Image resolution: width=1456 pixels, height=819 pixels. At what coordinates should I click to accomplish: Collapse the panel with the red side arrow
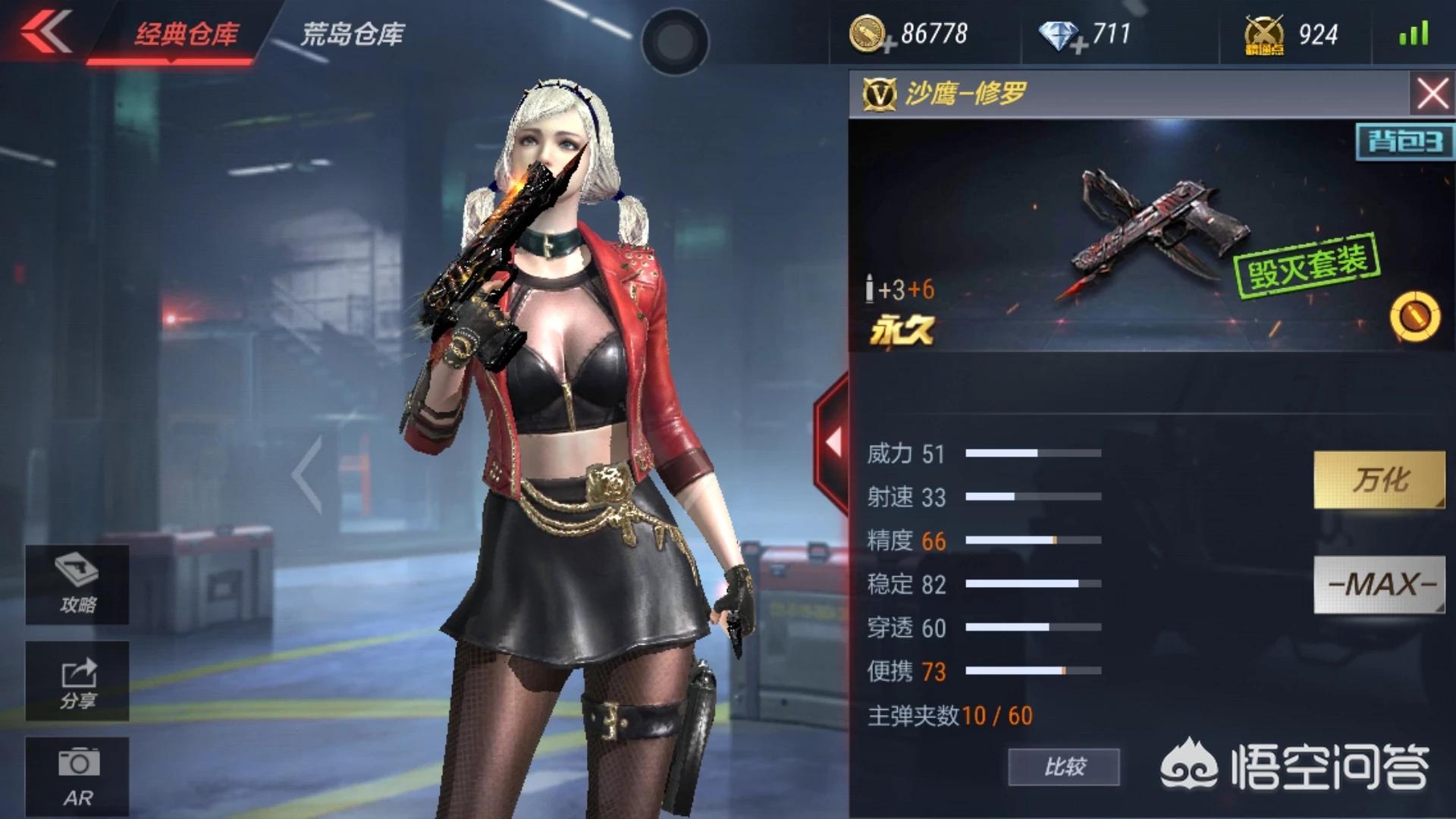click(x=833, y=442)
